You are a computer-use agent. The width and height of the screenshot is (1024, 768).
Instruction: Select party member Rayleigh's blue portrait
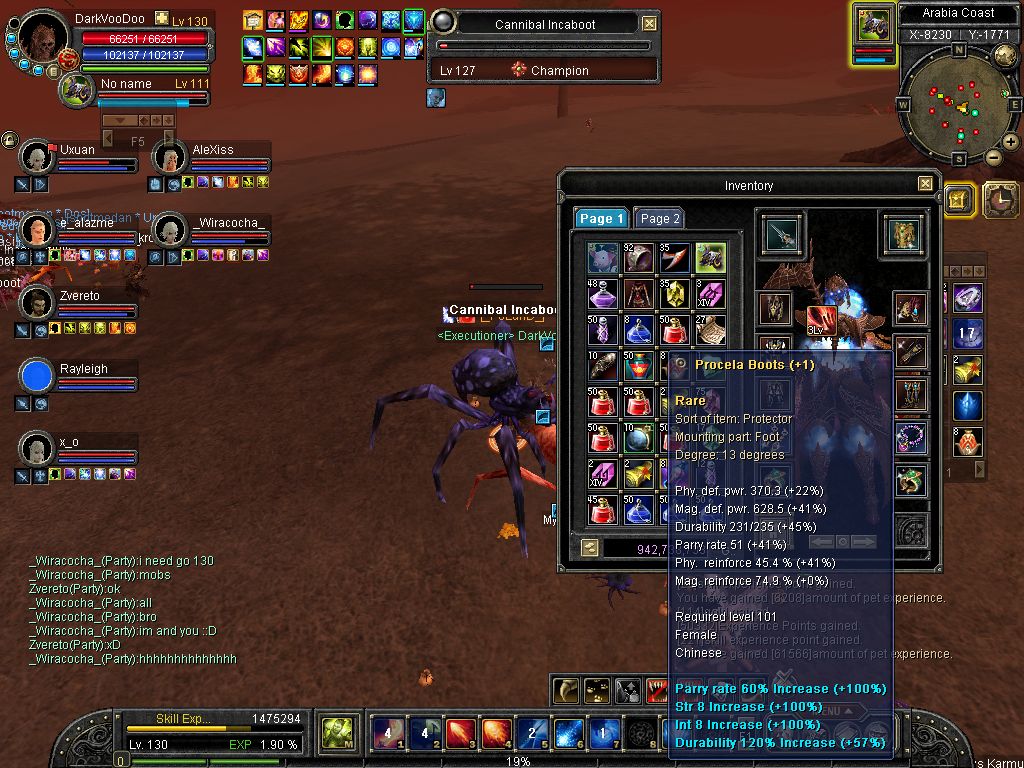click(x=37, y=376)
